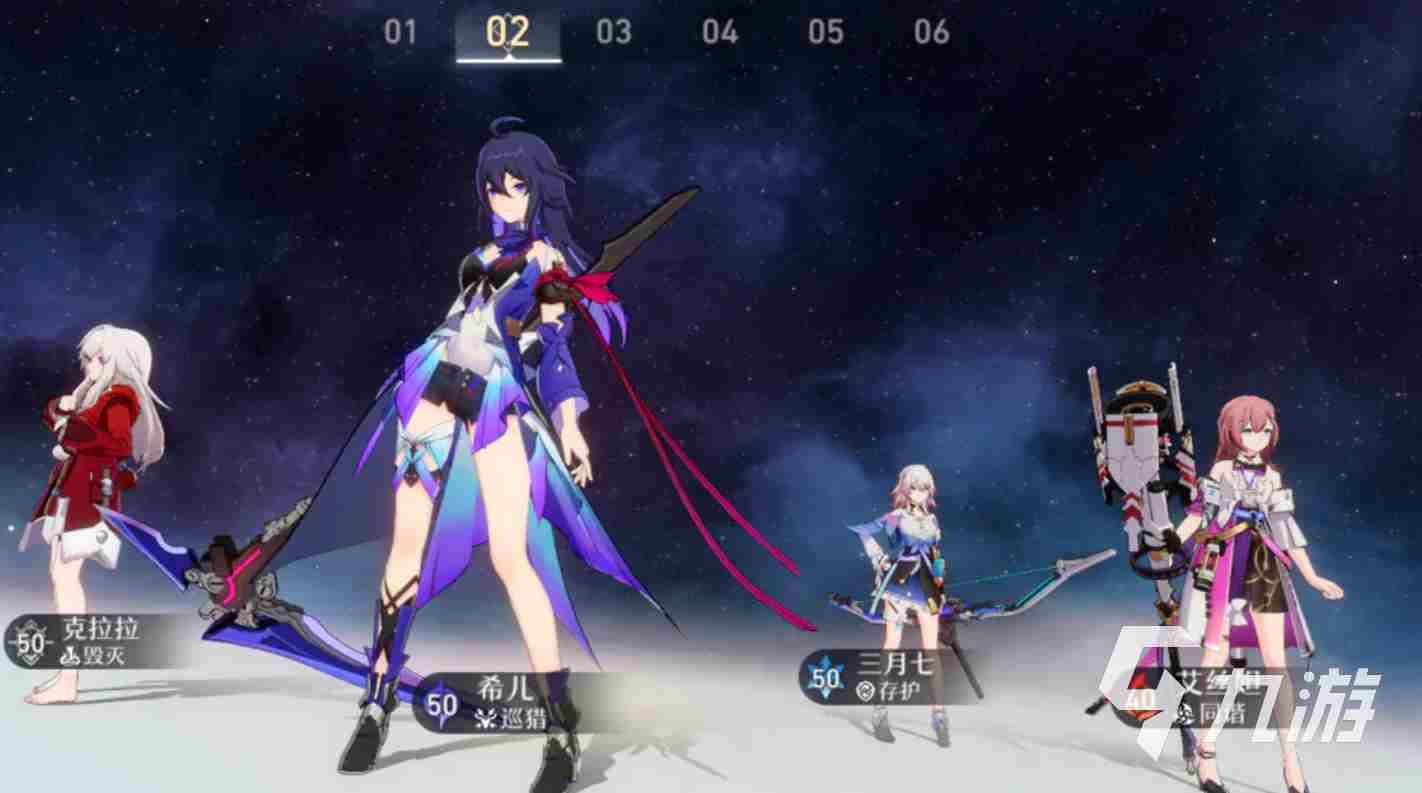
Task: Click the quantum element badge on 希儿's nameplate
Action: click(x=442, y=702)
